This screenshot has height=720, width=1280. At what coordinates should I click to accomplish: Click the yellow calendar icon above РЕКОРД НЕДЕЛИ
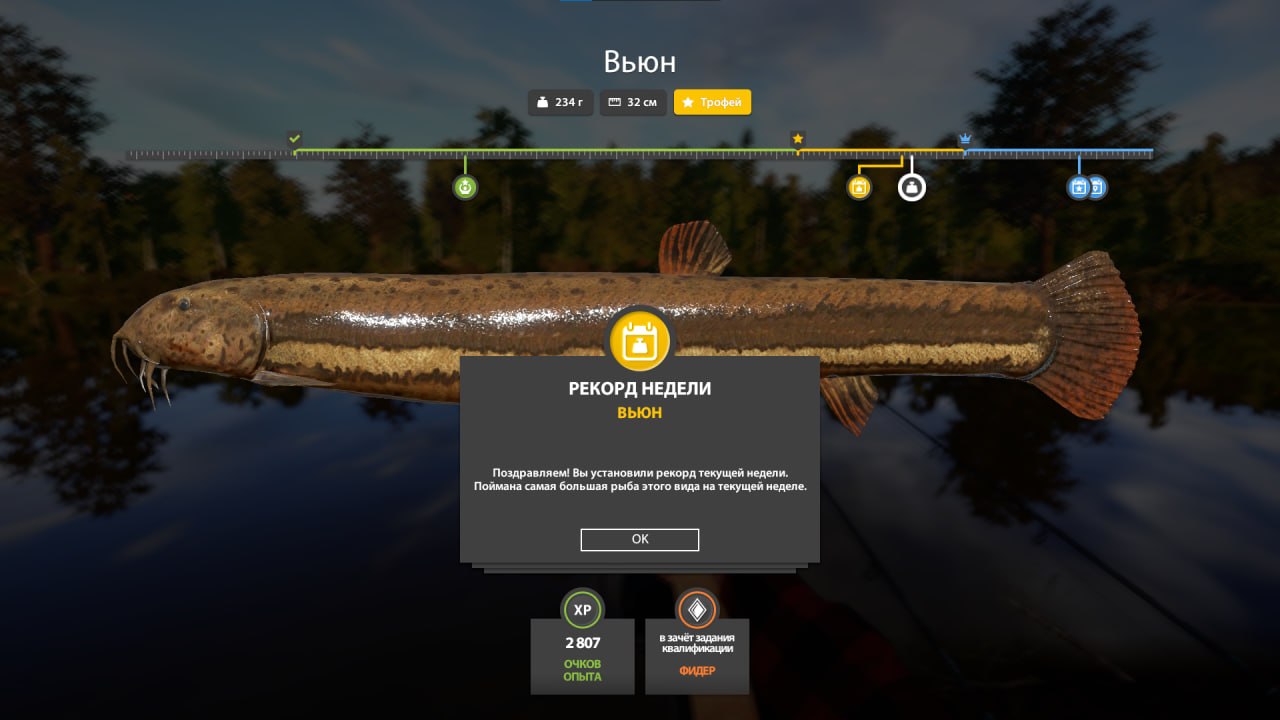[639, 340]
